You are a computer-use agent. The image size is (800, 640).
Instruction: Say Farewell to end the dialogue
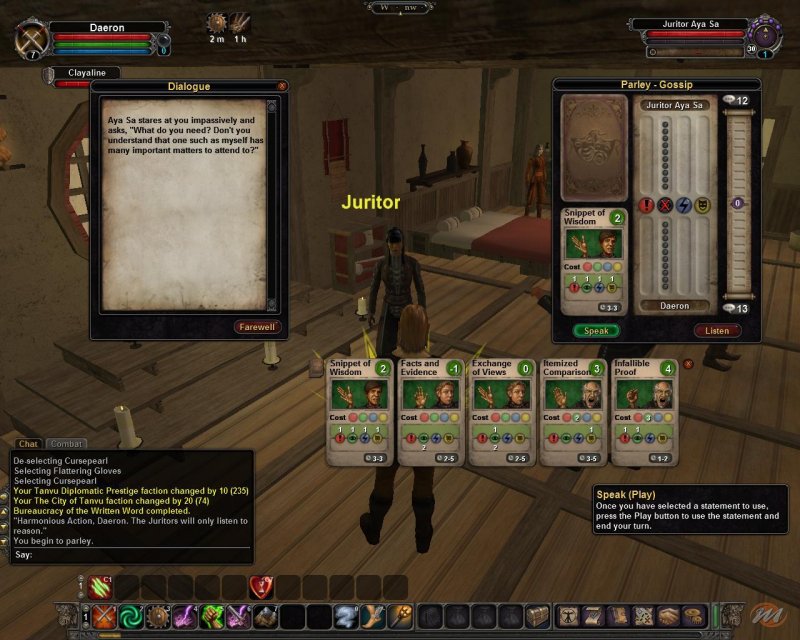259,327
